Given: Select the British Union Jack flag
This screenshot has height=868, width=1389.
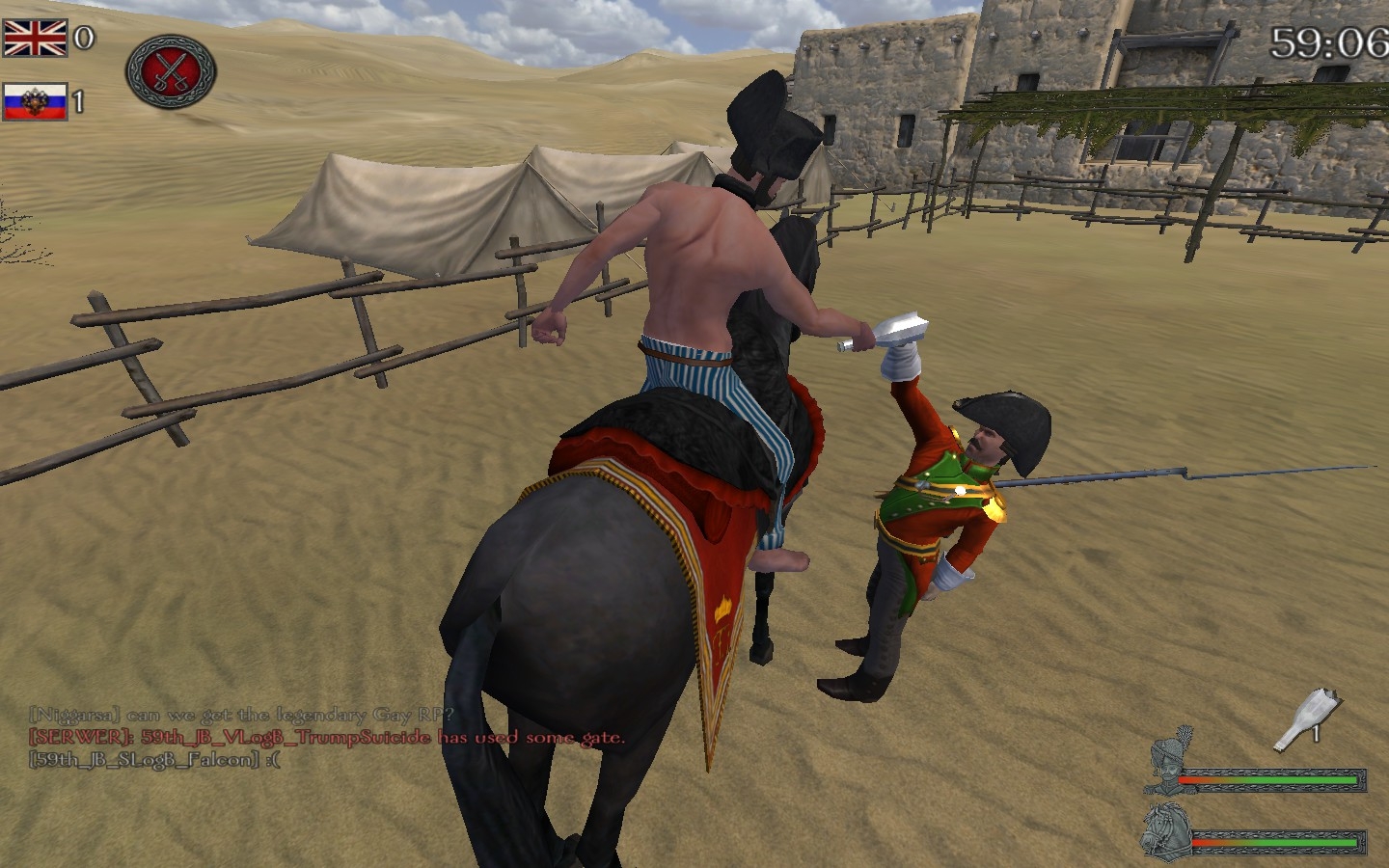Looking at the screenshot, I should pyautogui.click(x=36, y=39).
